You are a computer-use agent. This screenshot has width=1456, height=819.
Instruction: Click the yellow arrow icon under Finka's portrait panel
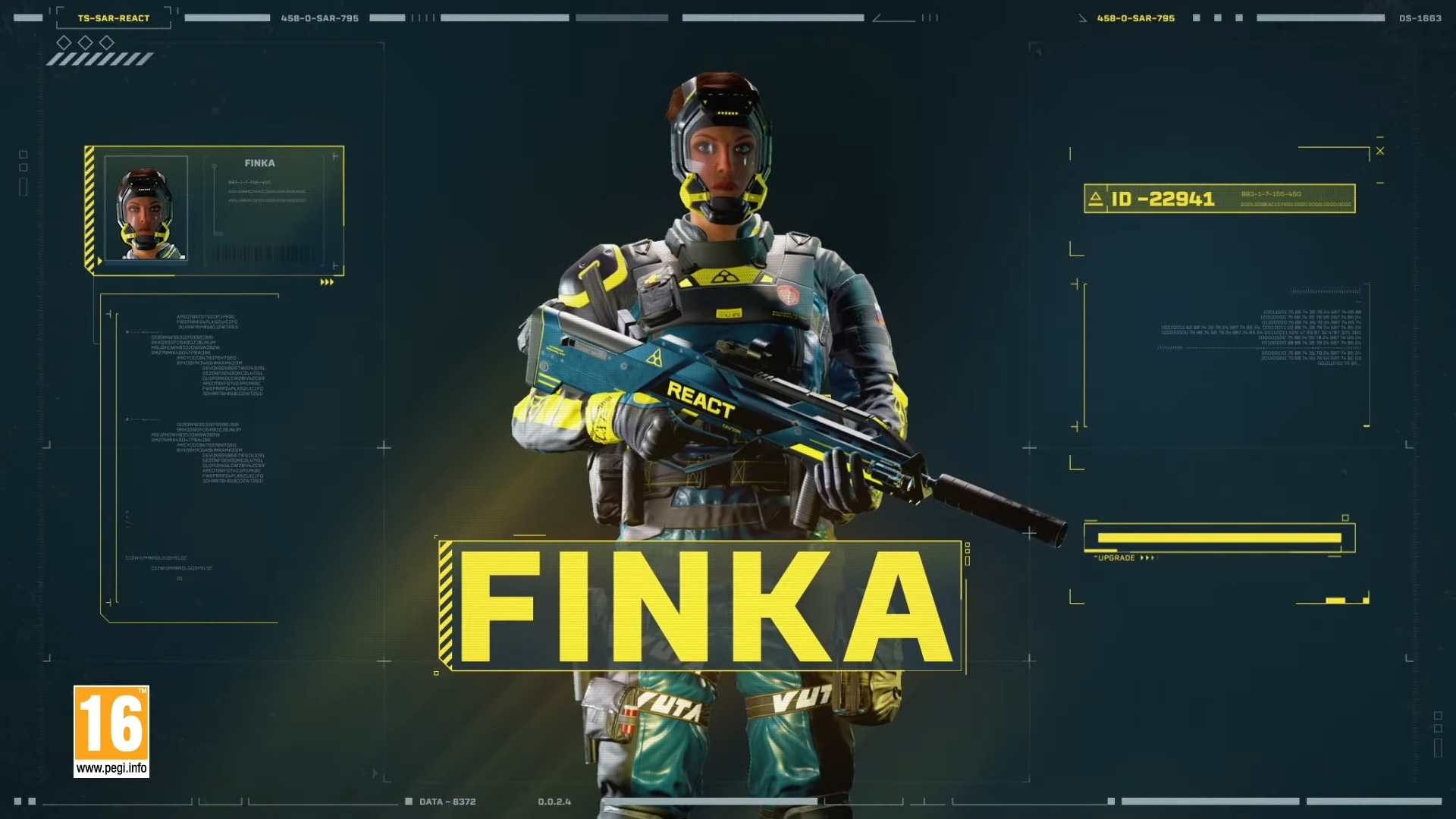[99, 260]
